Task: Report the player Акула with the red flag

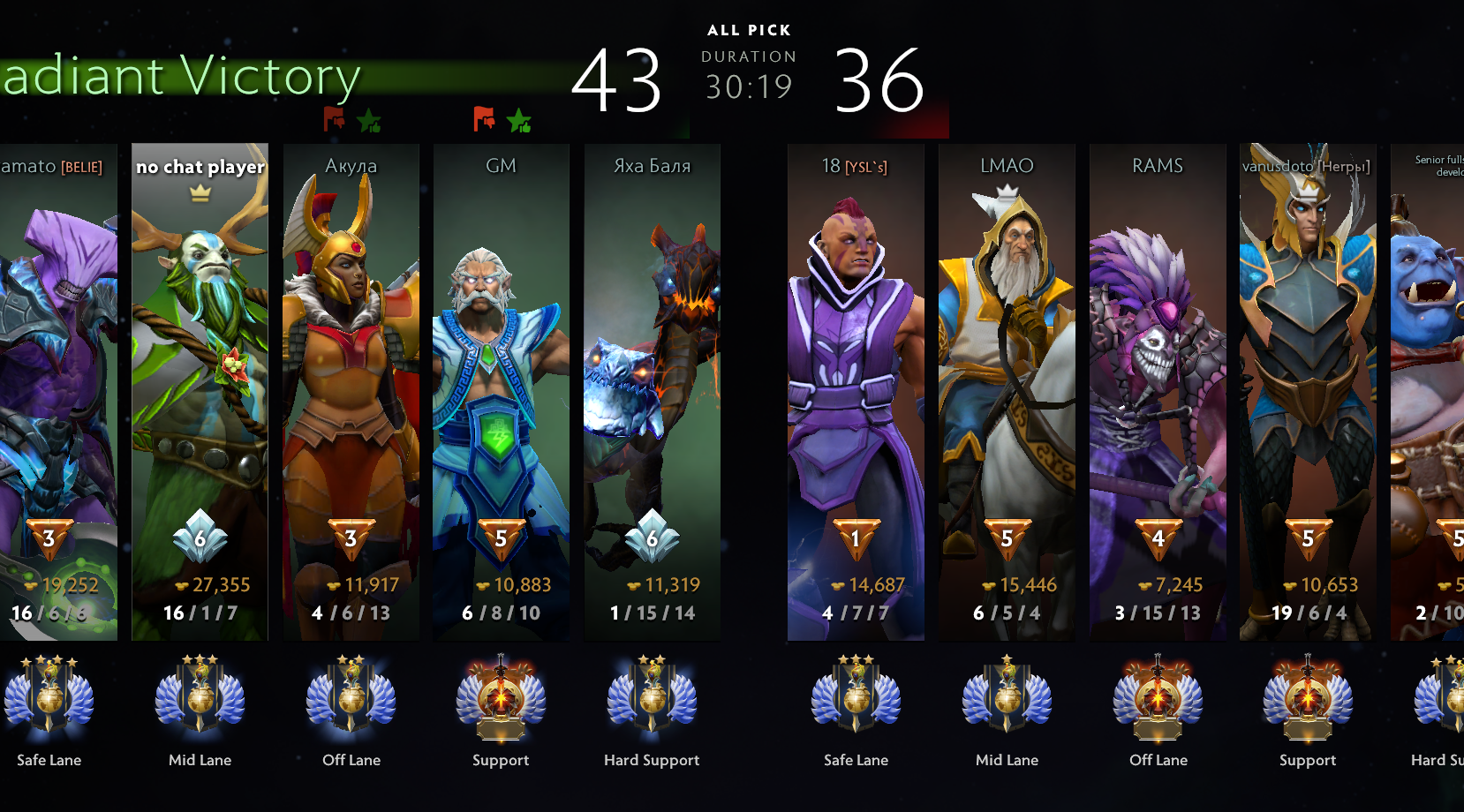Action: 334,118
